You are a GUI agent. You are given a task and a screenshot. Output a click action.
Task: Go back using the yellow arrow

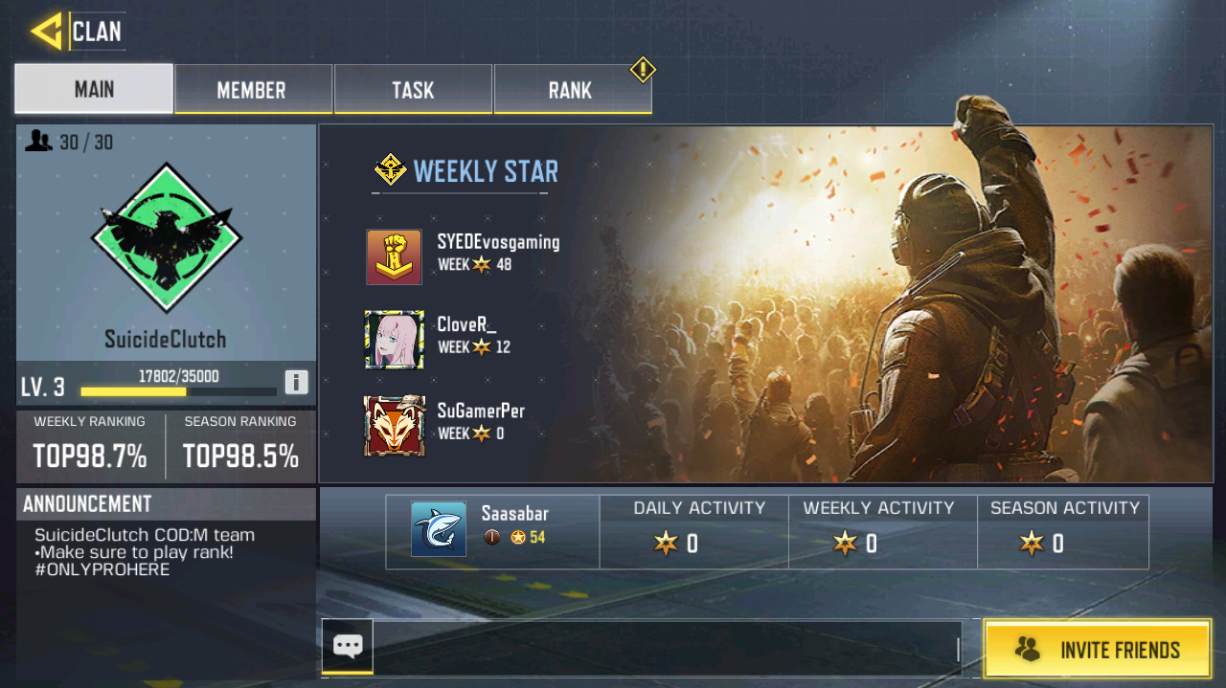click(x=47, y=31)
